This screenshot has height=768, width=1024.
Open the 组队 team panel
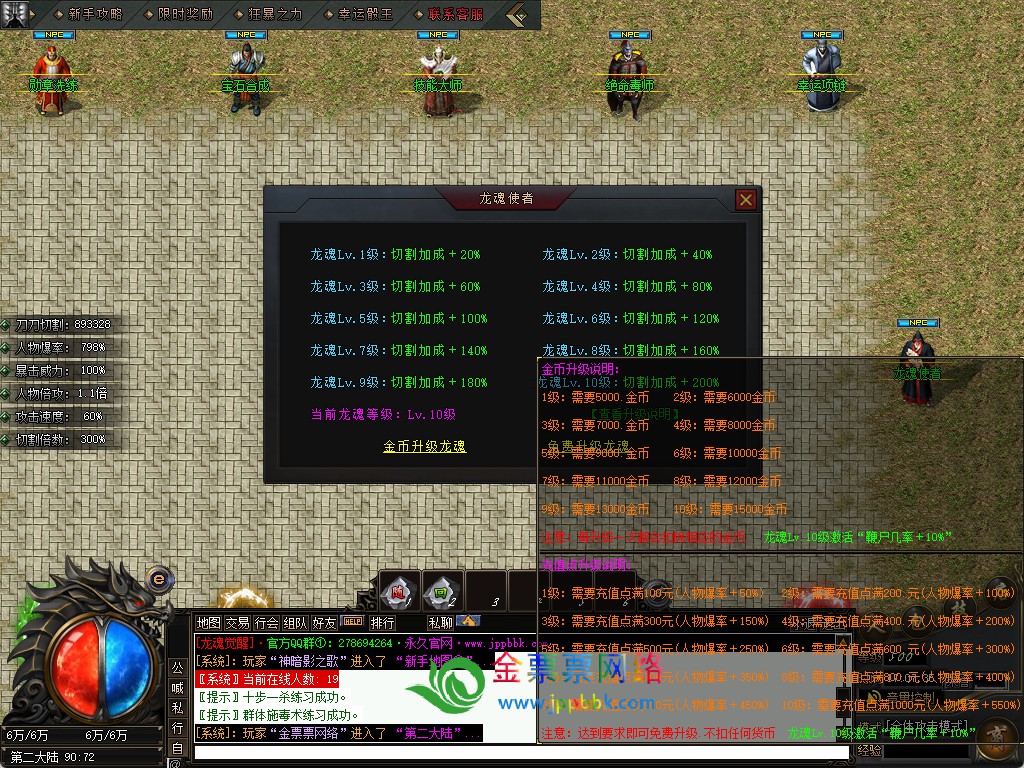(295, 623)
